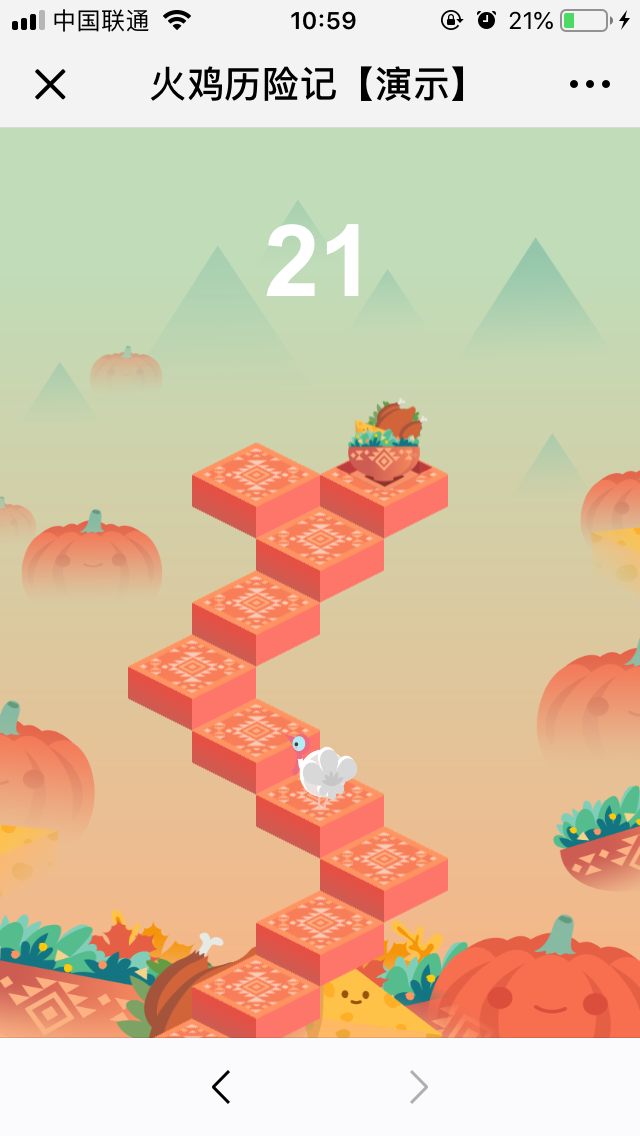Screen dimensions: 640x1136
Task: Go back with the left arrow
Action: 221,1087
